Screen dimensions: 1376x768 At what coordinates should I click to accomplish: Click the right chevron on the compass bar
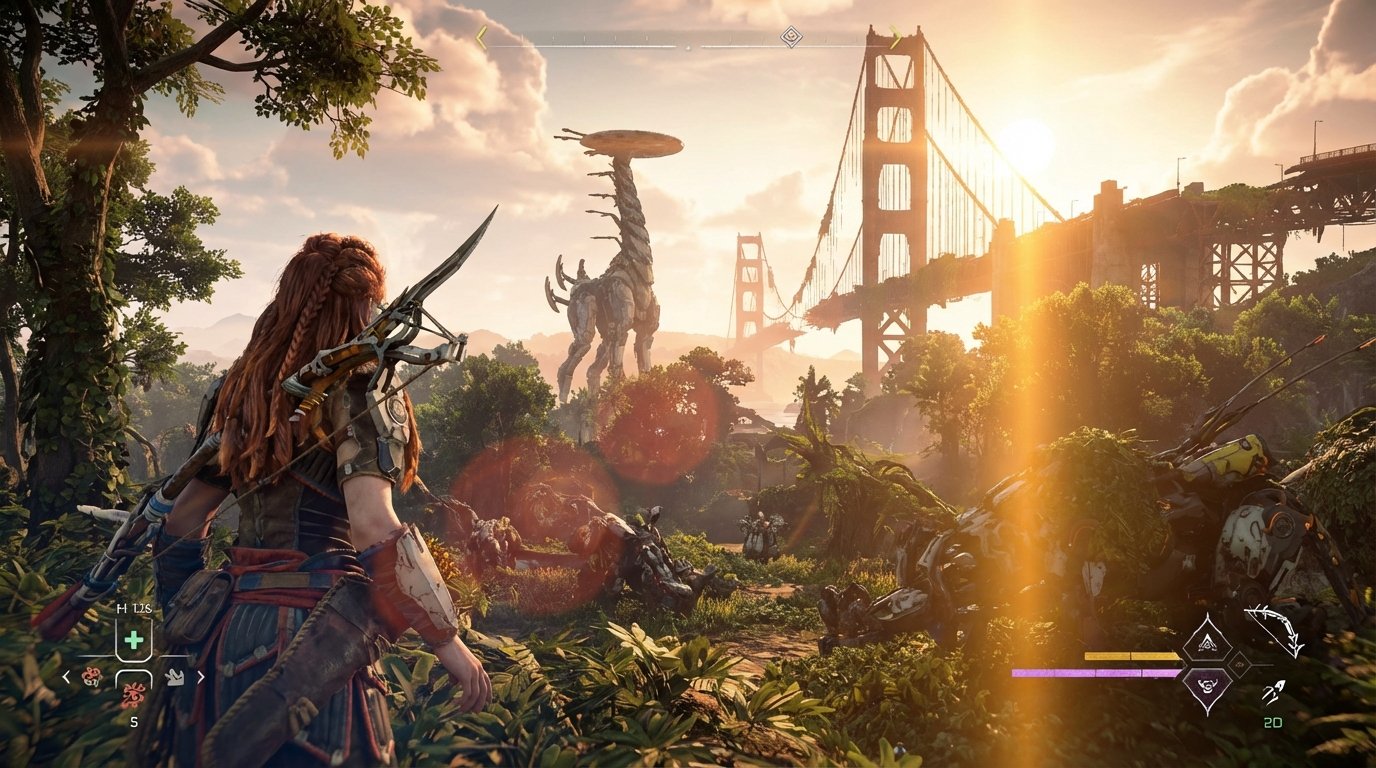click(x=896, y=37)
